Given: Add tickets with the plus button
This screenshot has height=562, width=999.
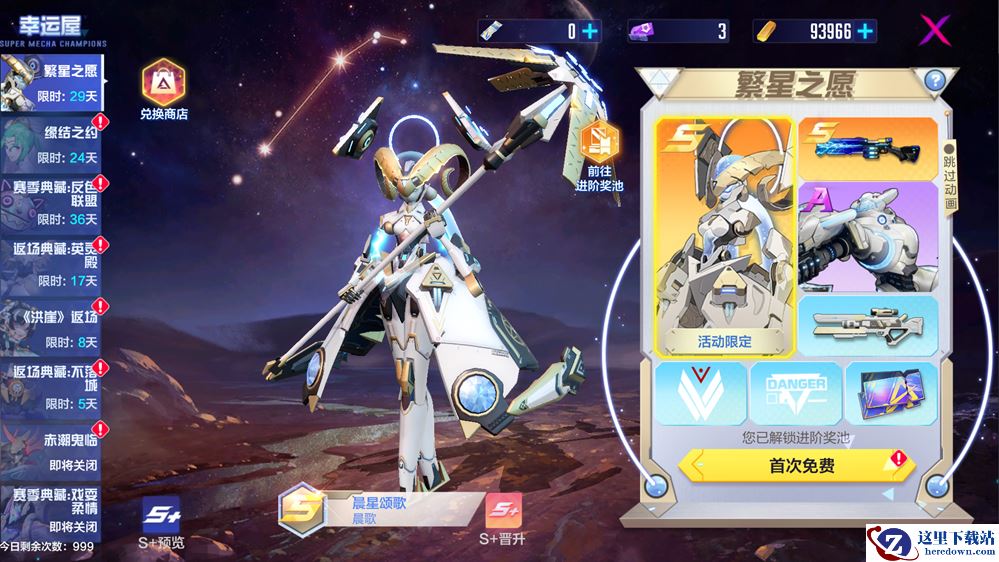Looking at the screenshot, I should click(x=590, y=31).
